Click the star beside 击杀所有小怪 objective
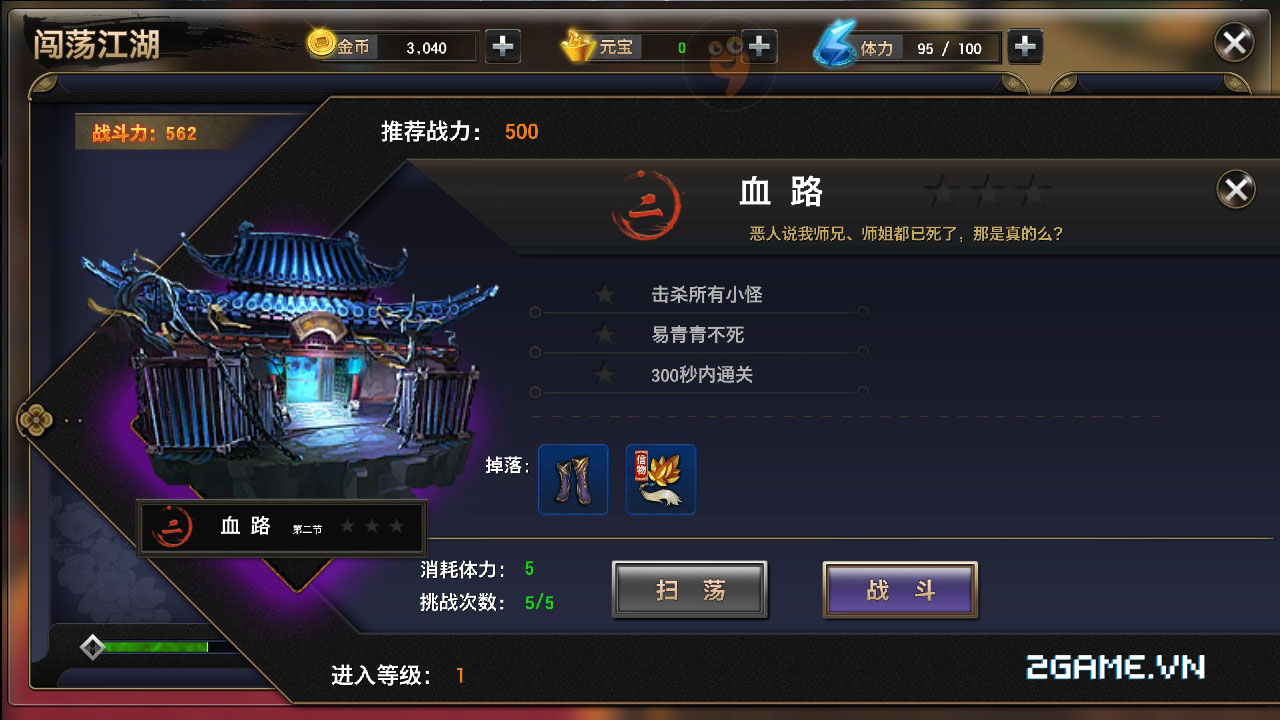The height and width of the screenshot is (720, 1280). click(x=604, y=294)
